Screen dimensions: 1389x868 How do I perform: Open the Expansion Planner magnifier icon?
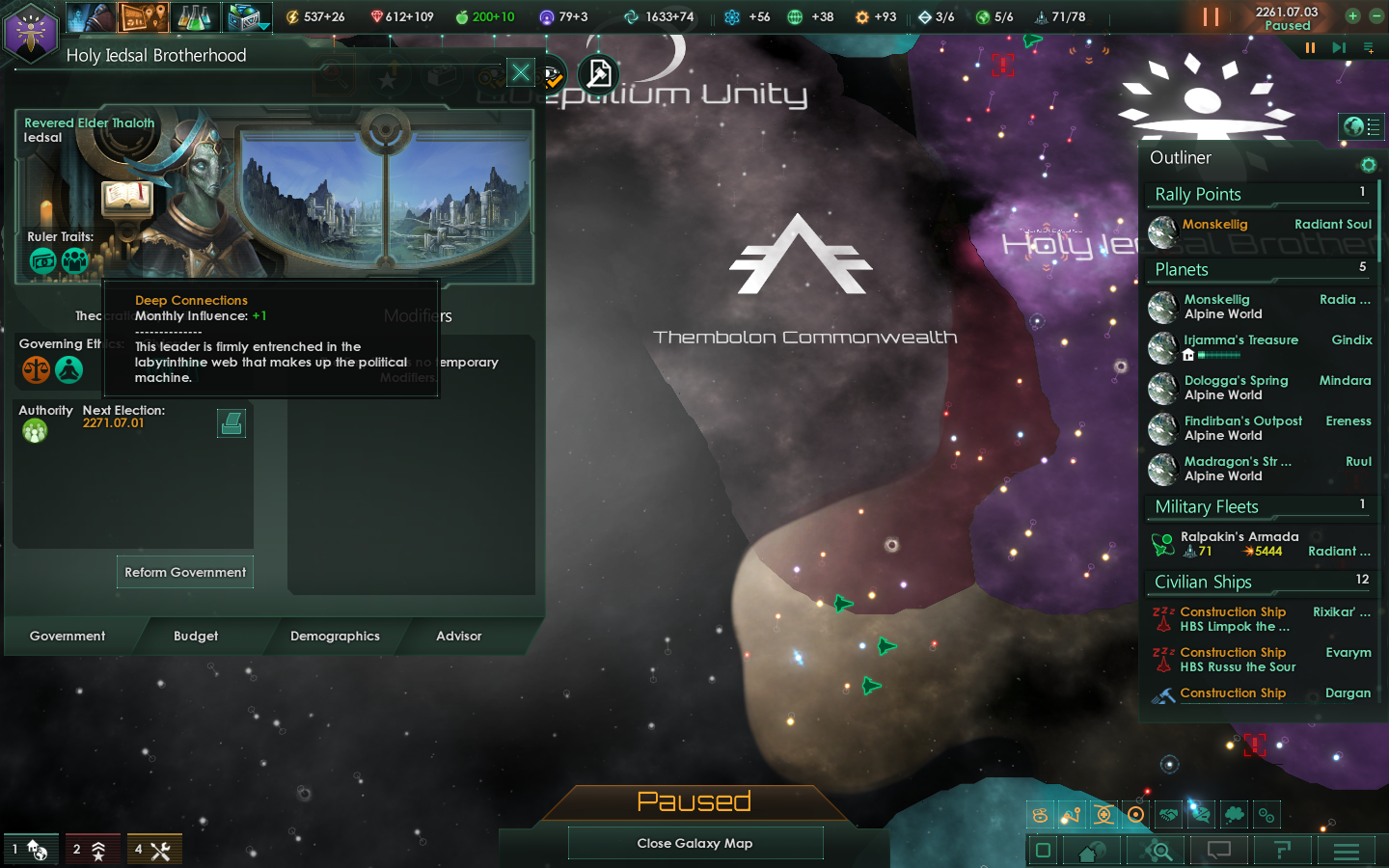point(1156,851)
